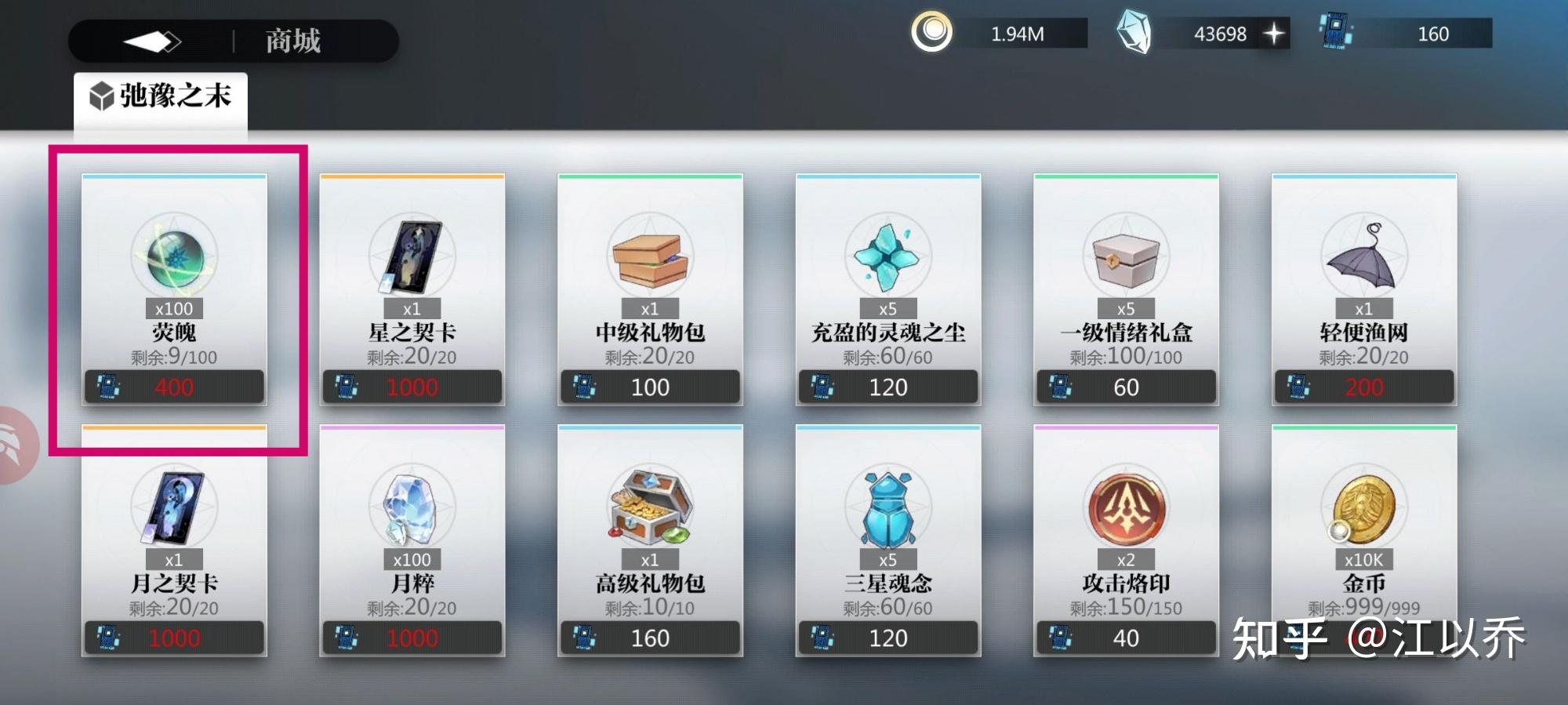This screenshot has width=1568, height=705.
Task: Buy the 荧魄 x100 item
Action: pyautogui.click(x=174, y=289)
